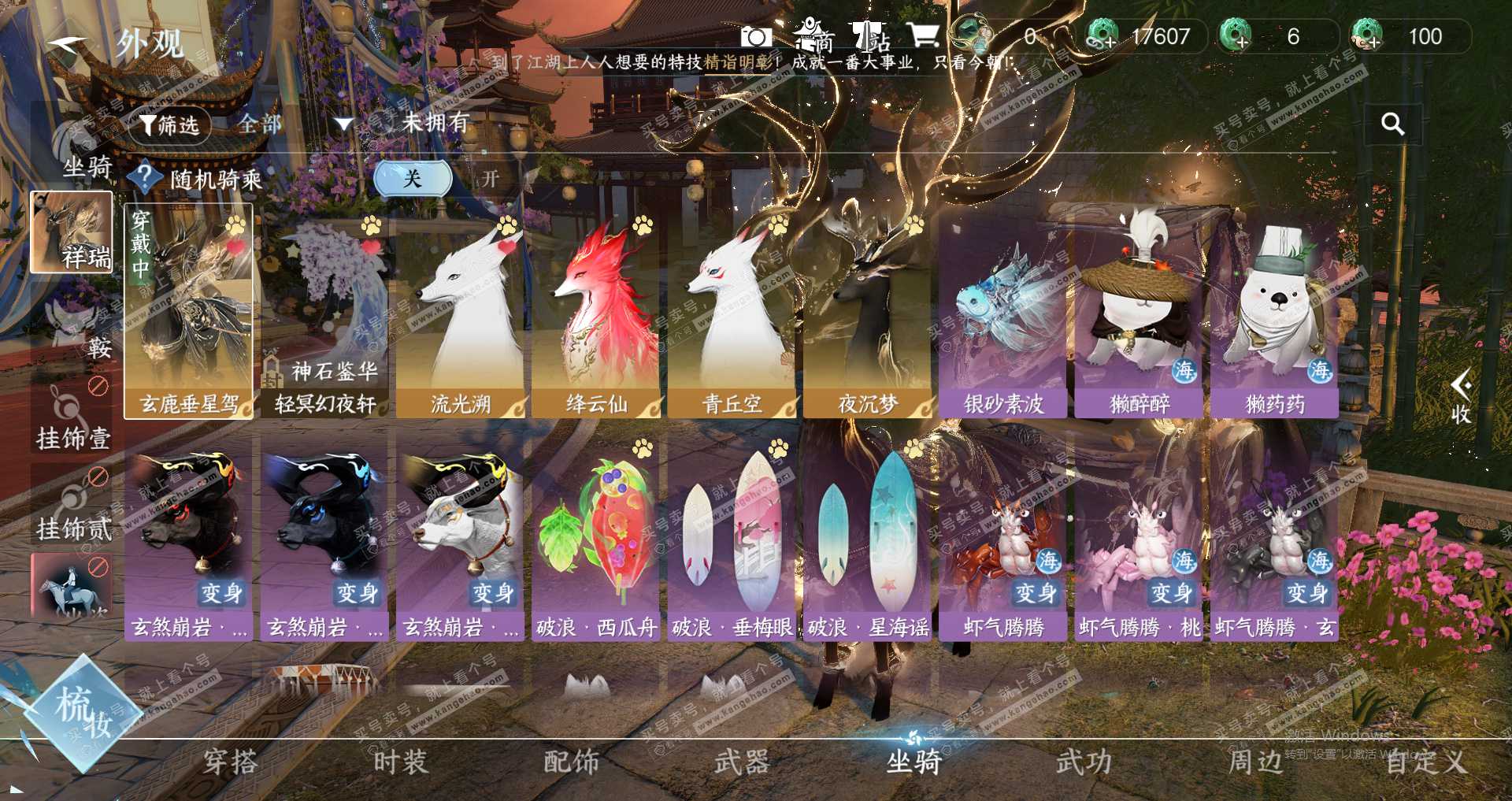Choose the 轻冥幻夜轩 mount card
The image size is (1512, 801).
(324, 315)
